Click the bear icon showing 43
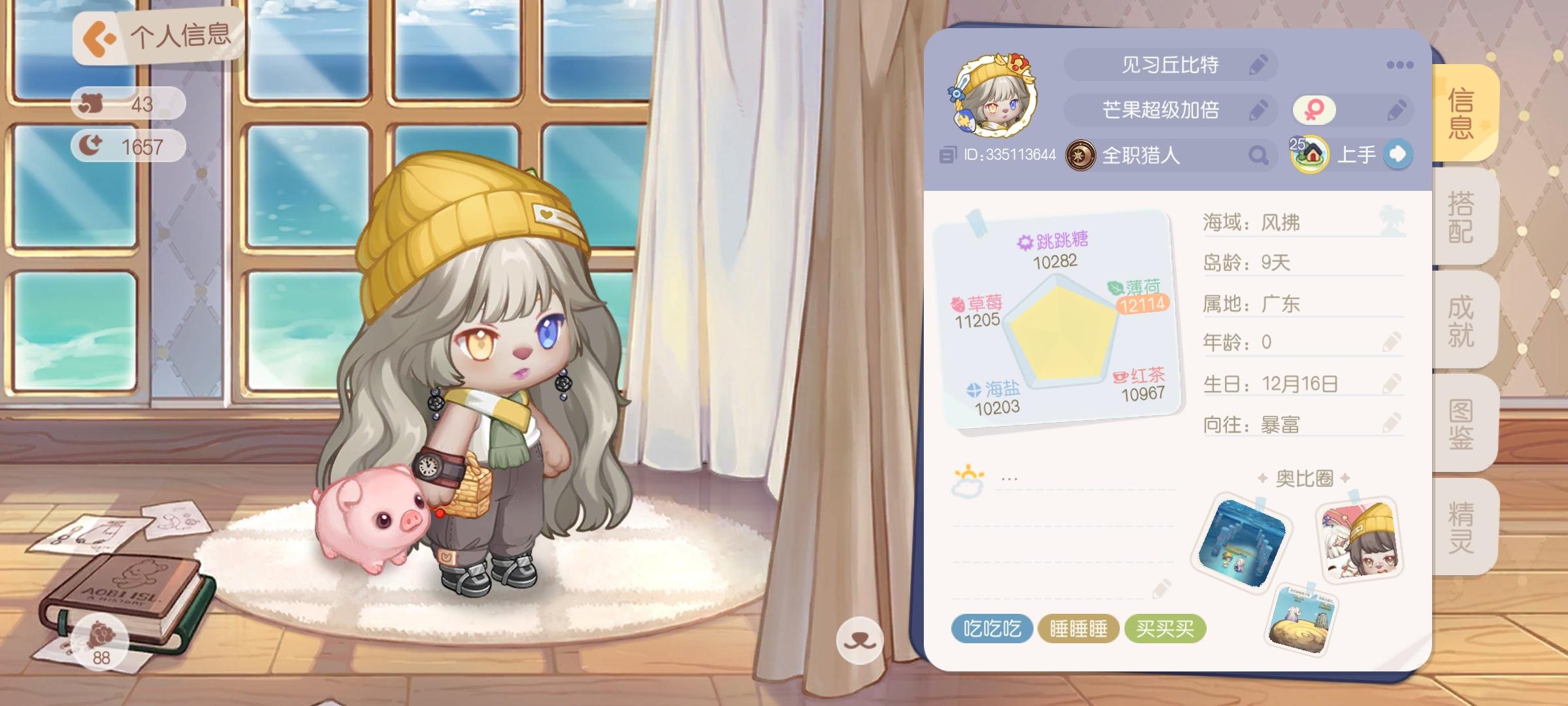The width and height of the screenshot is (1568, 706). point(91,102)
